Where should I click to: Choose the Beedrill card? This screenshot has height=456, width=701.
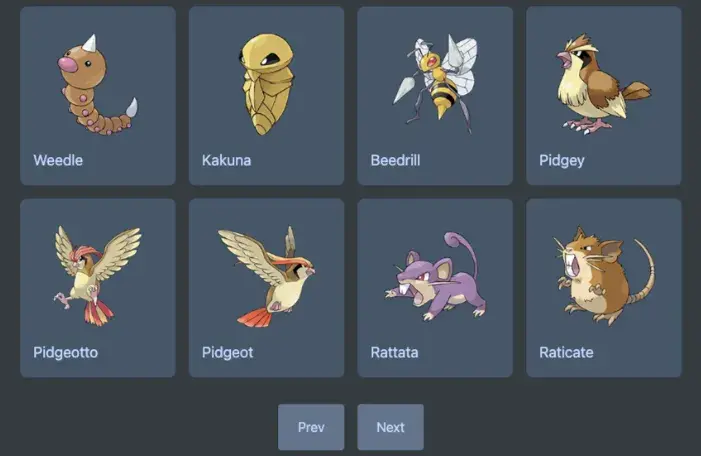click(435, 96)
